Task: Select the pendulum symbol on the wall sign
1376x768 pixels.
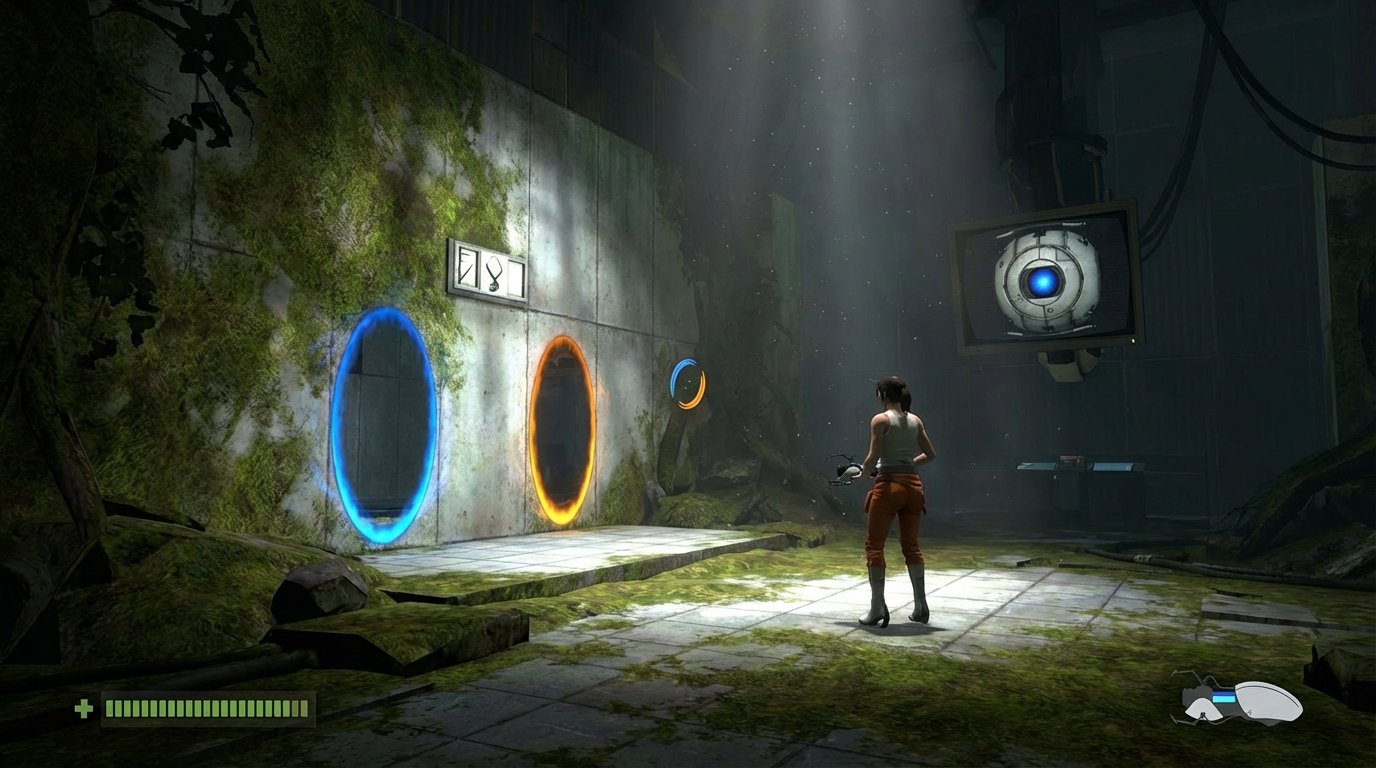Action: [x=493, y=275]
